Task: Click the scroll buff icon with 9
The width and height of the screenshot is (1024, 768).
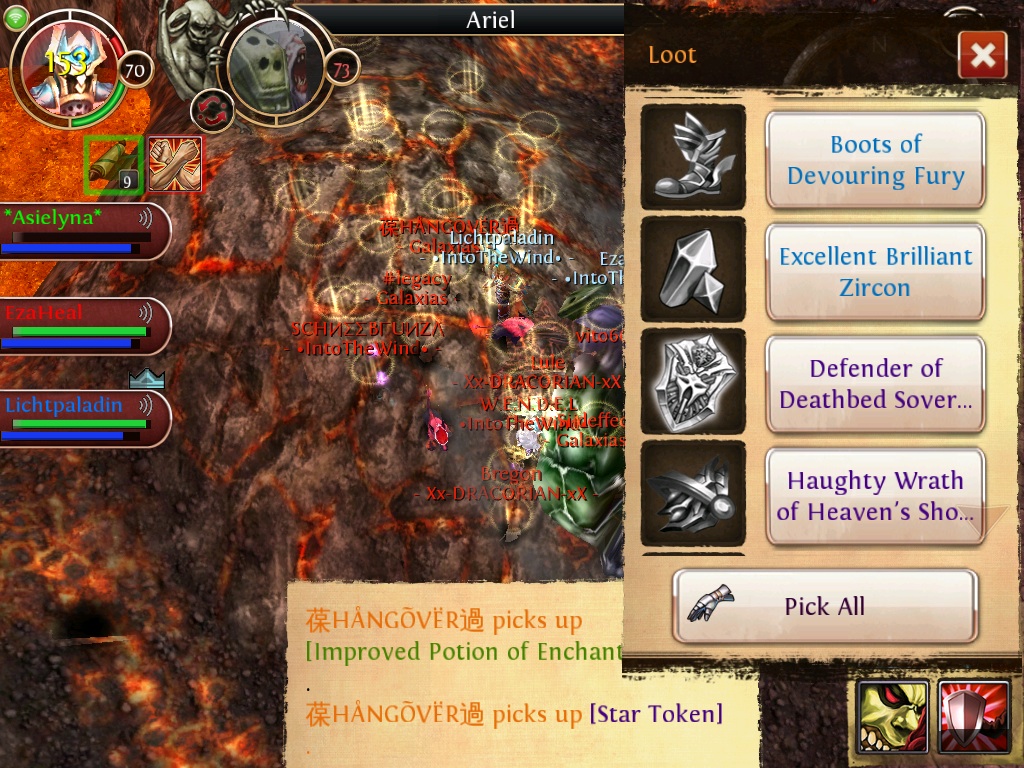Action: 113,164
